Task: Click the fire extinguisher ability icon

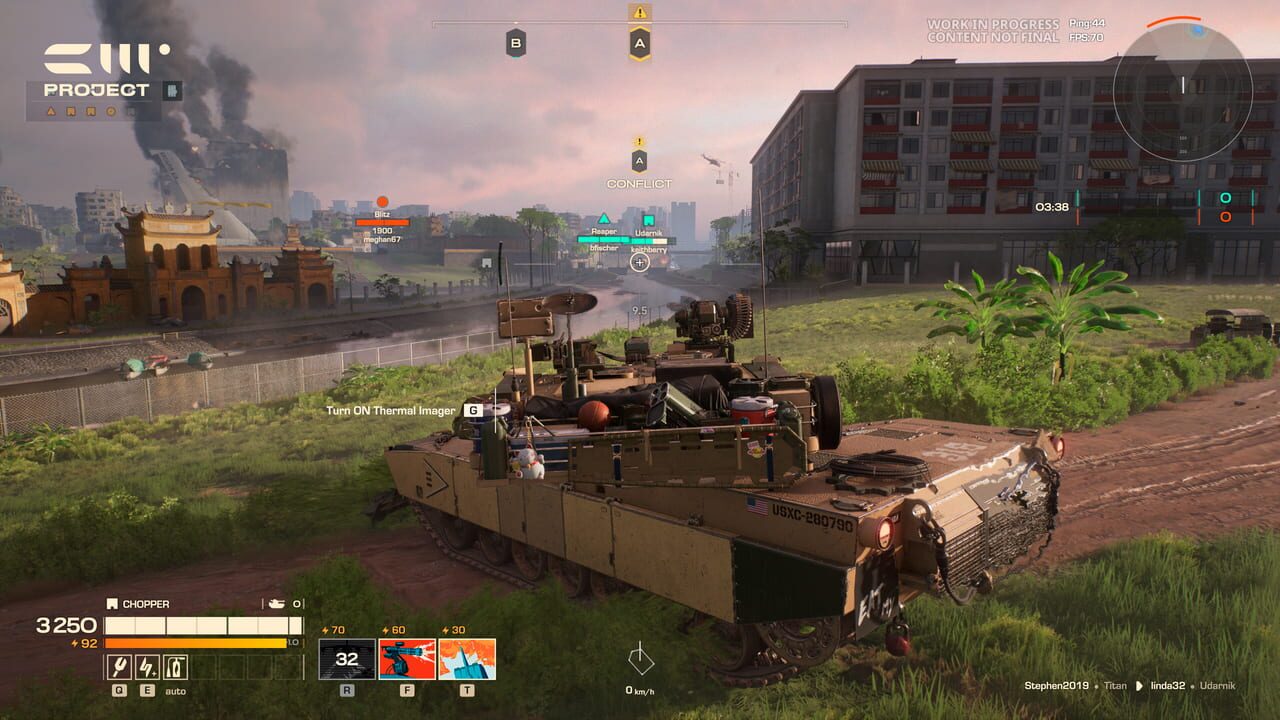Action: (176, 665)
